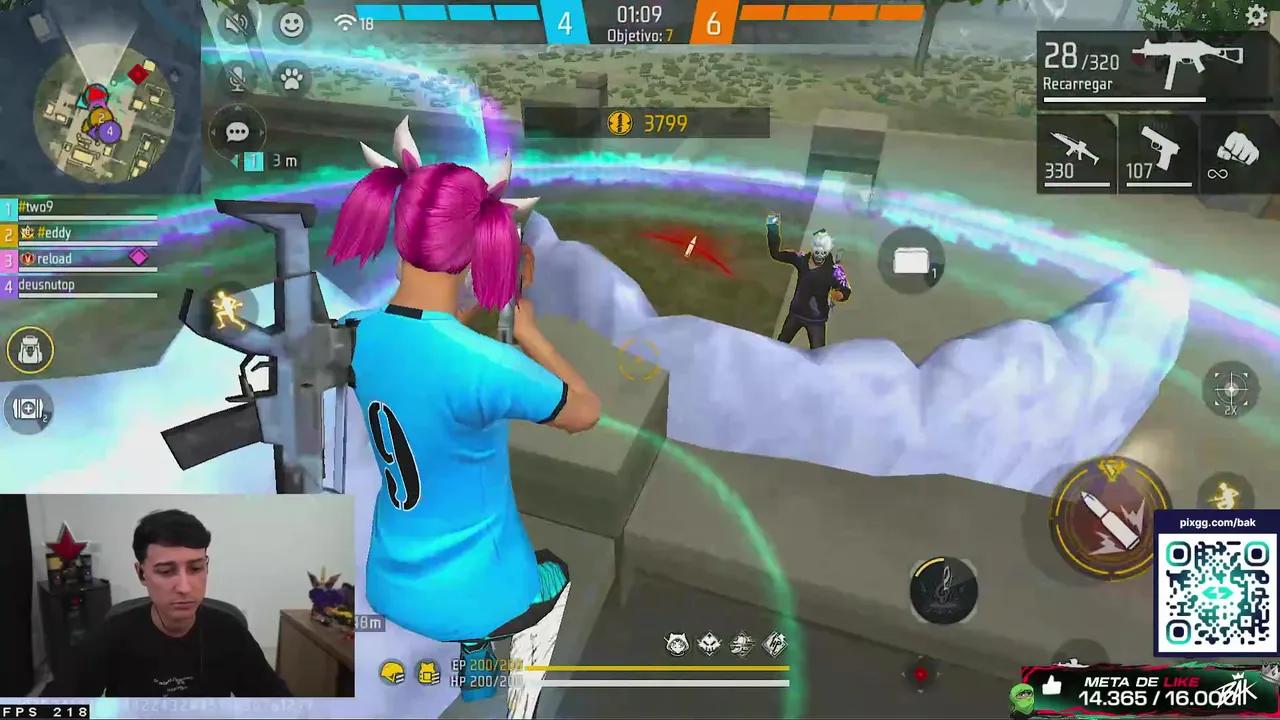Select teammate #eddy in the squad list
This screenshot has width=1280, height=720.
(x=55, y=232)
